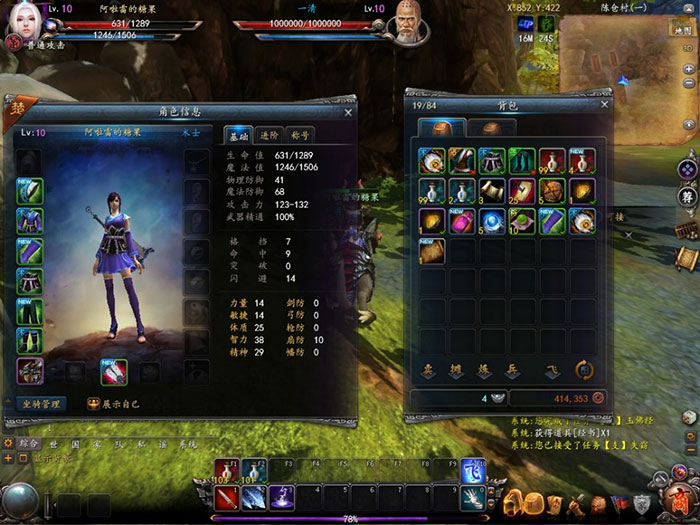The image size is (700, 525).
Task: Click the 展示自己 show-self button
Action: [x=117, y=404]
